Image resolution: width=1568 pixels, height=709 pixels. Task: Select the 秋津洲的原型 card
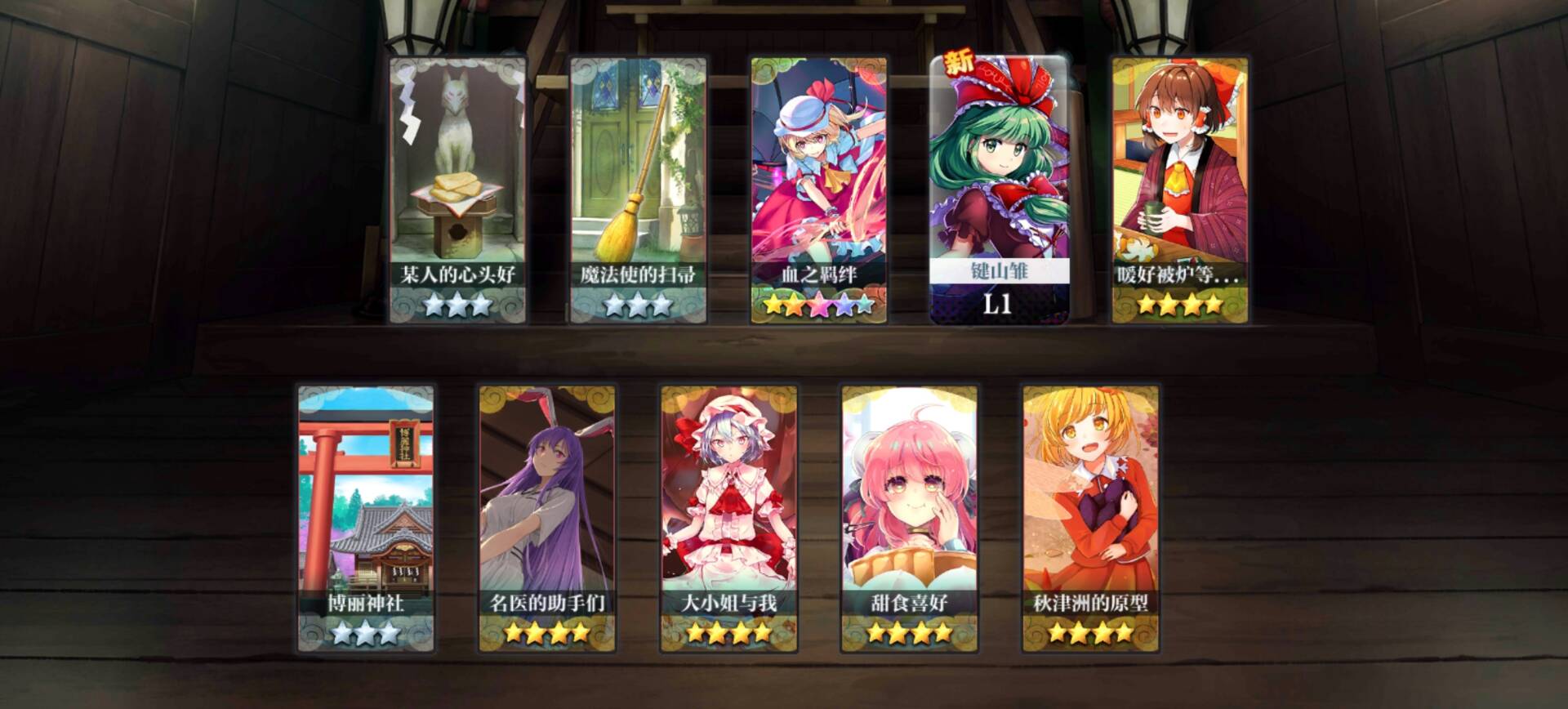click(1090, 519)
